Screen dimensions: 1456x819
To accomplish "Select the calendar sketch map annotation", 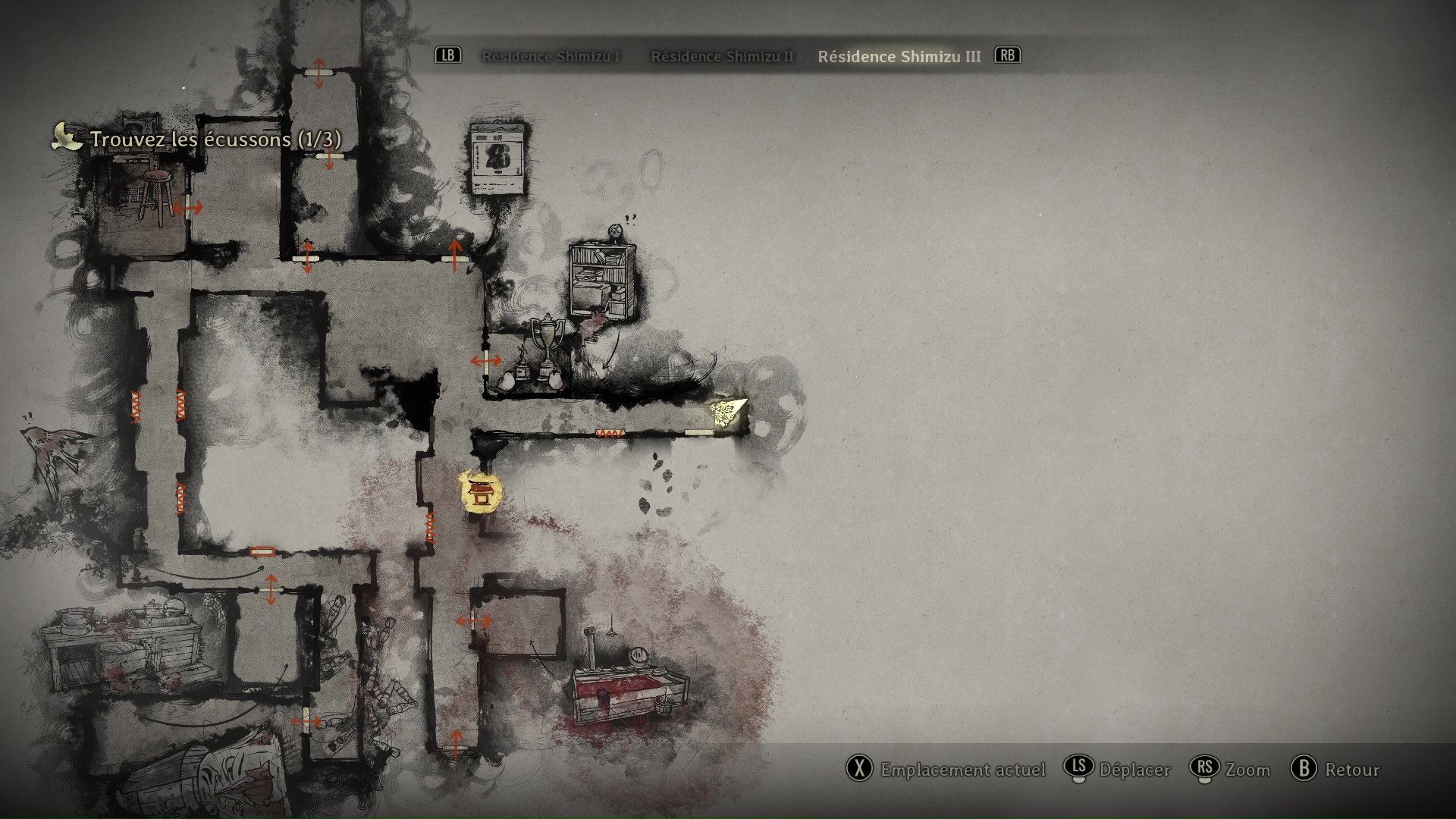I will pyautogui.click(x=498, y=158).
